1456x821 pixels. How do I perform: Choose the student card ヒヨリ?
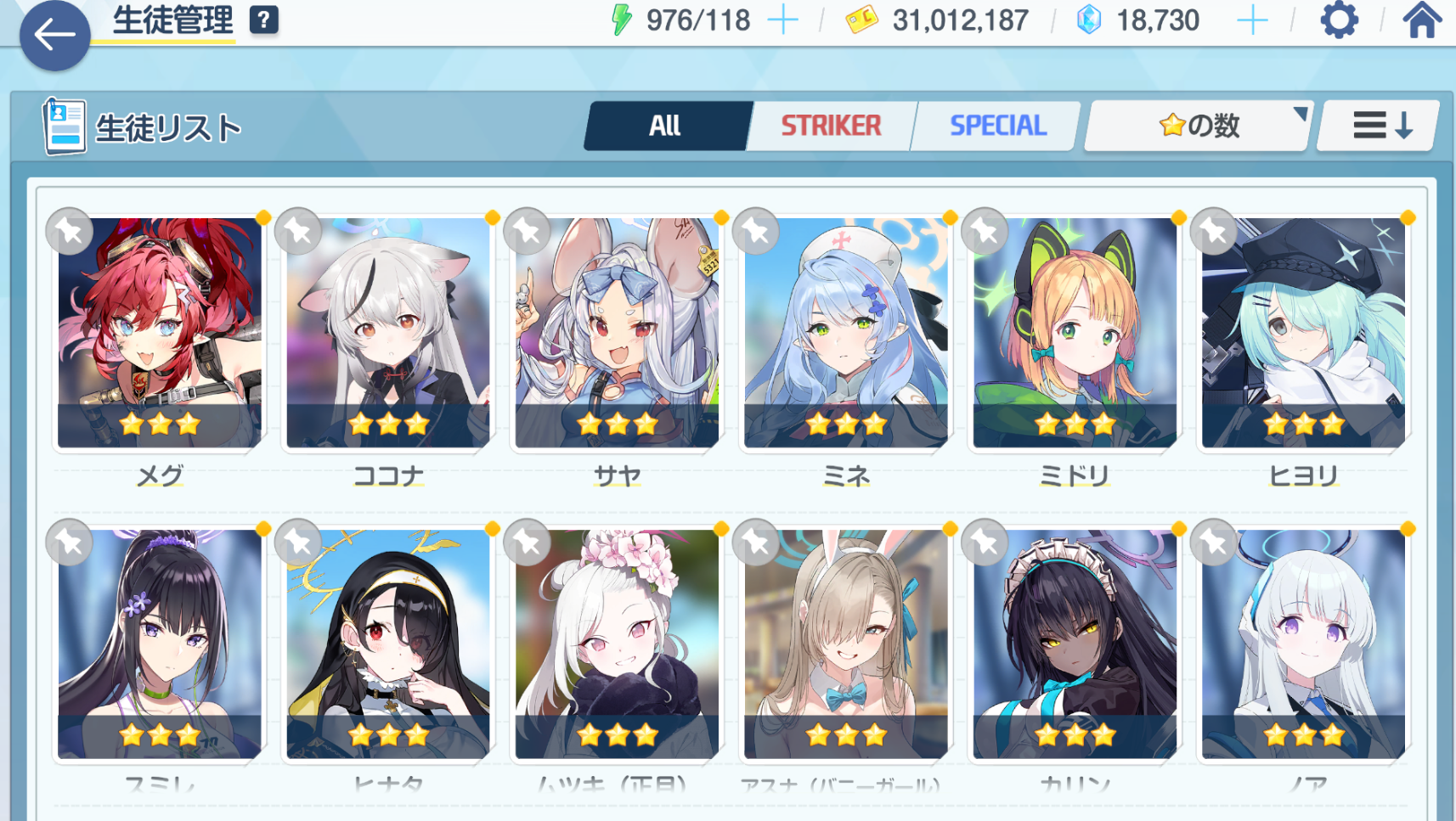pos(1303,333)
